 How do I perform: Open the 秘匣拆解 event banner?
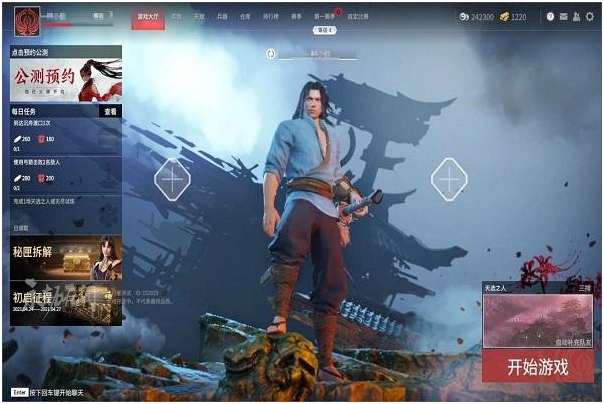(66, 258)
